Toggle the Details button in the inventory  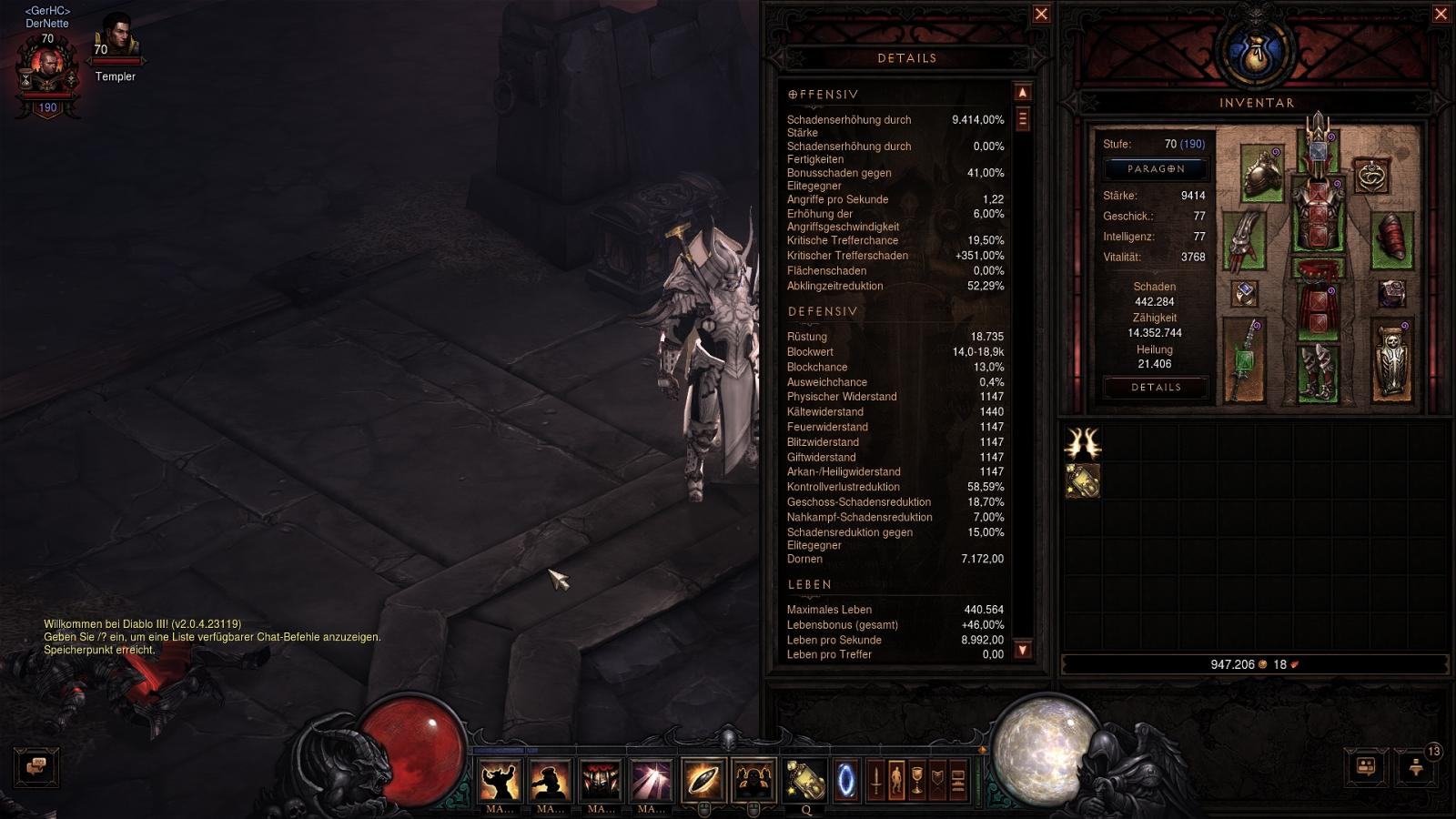pos(1156,388)
